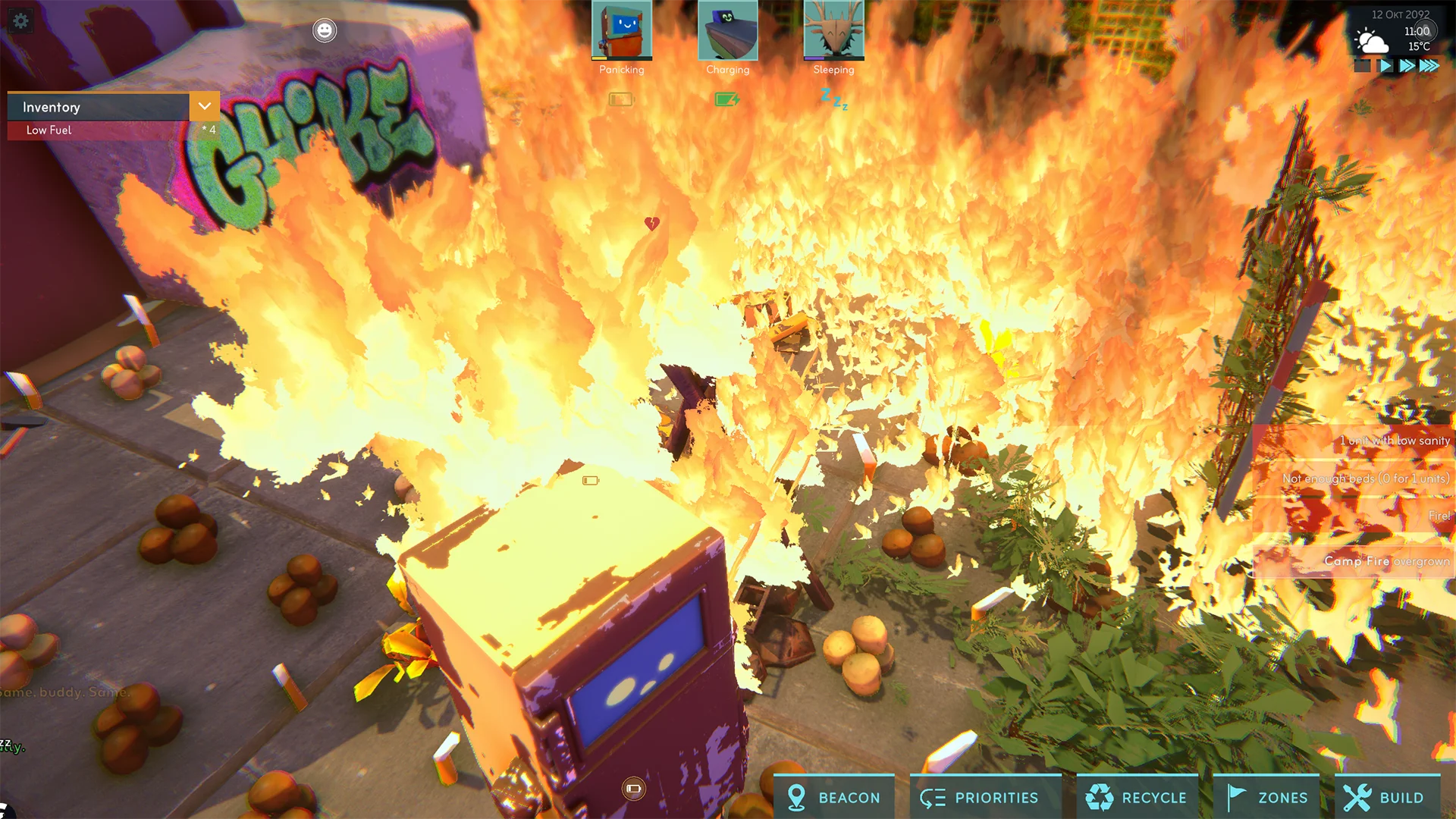Select the Panicking robot portrait

621,31
